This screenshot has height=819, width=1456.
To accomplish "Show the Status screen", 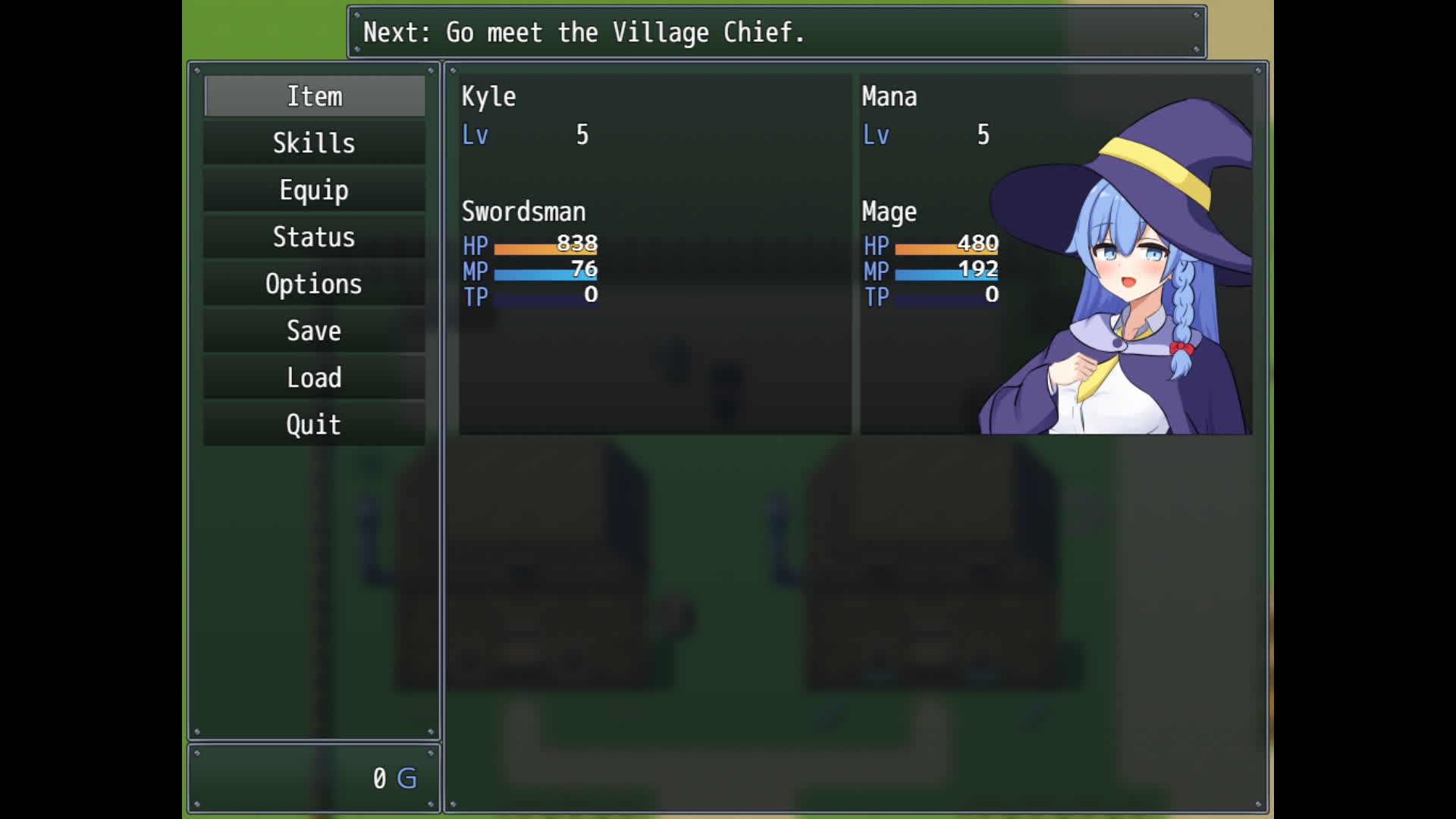I will tap(314, 237).
